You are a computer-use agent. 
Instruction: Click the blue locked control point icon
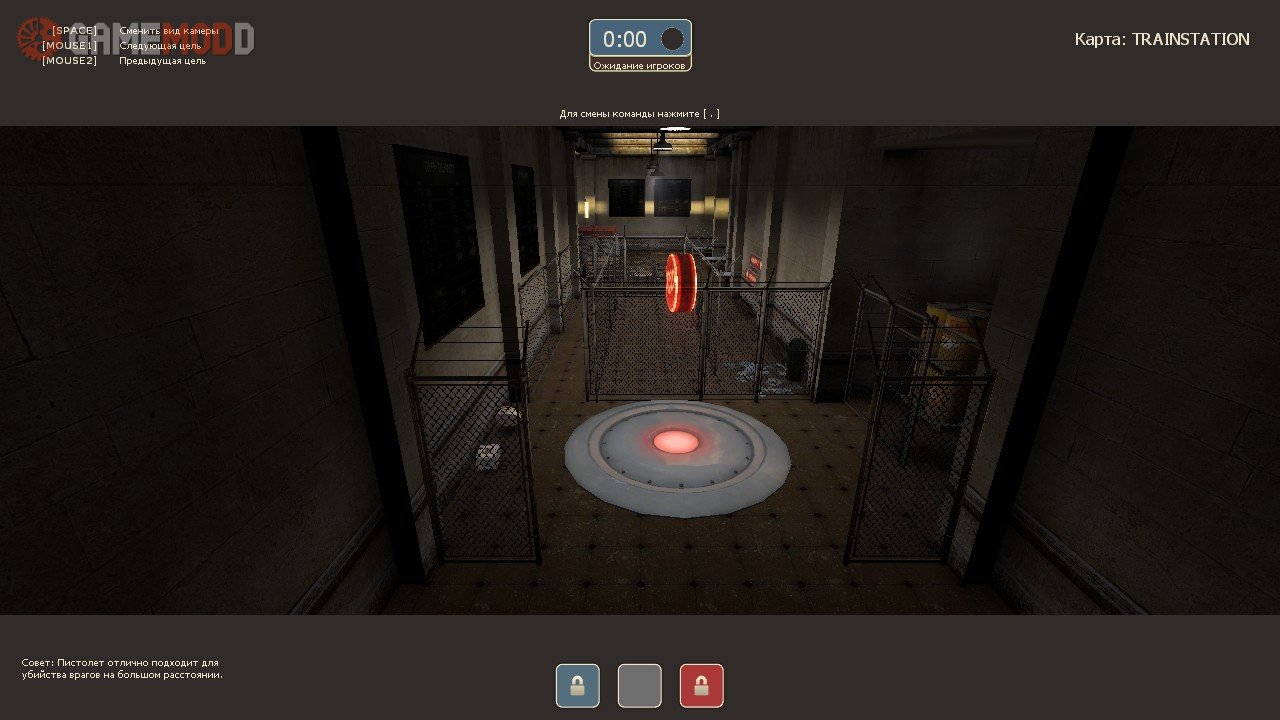(578, 686)
